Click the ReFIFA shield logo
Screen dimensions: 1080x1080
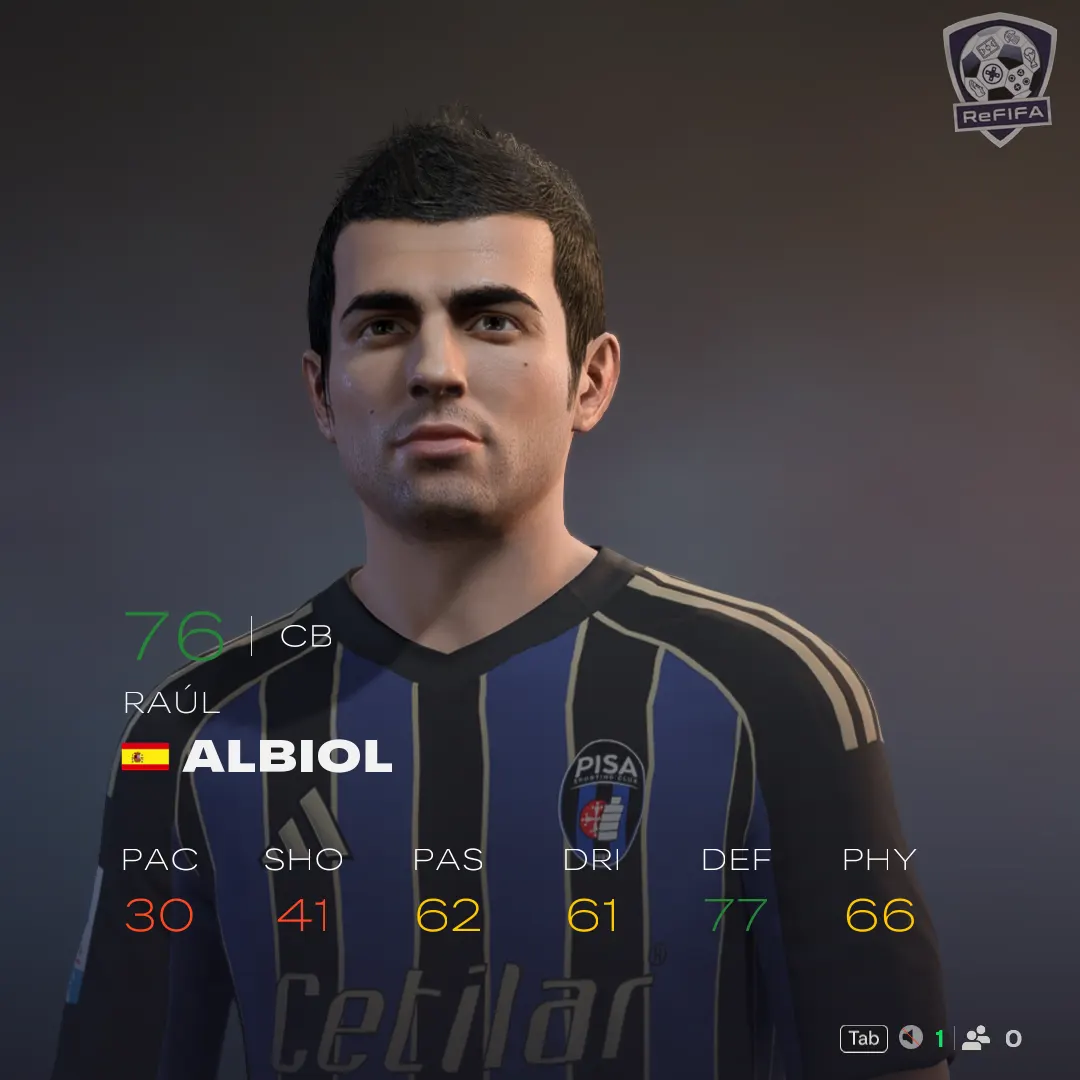[998, 78]
